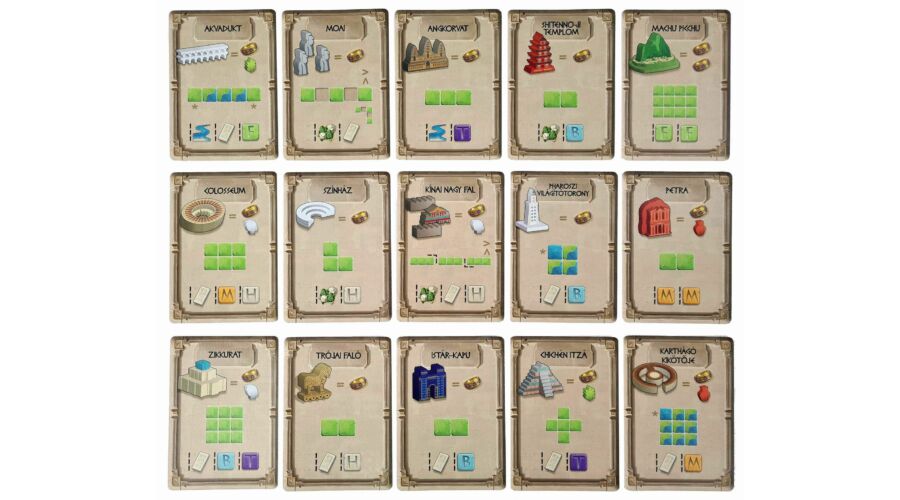Pick the Angkorvat temple card
The height and width of the screenshot is (500, 900).
449,85
